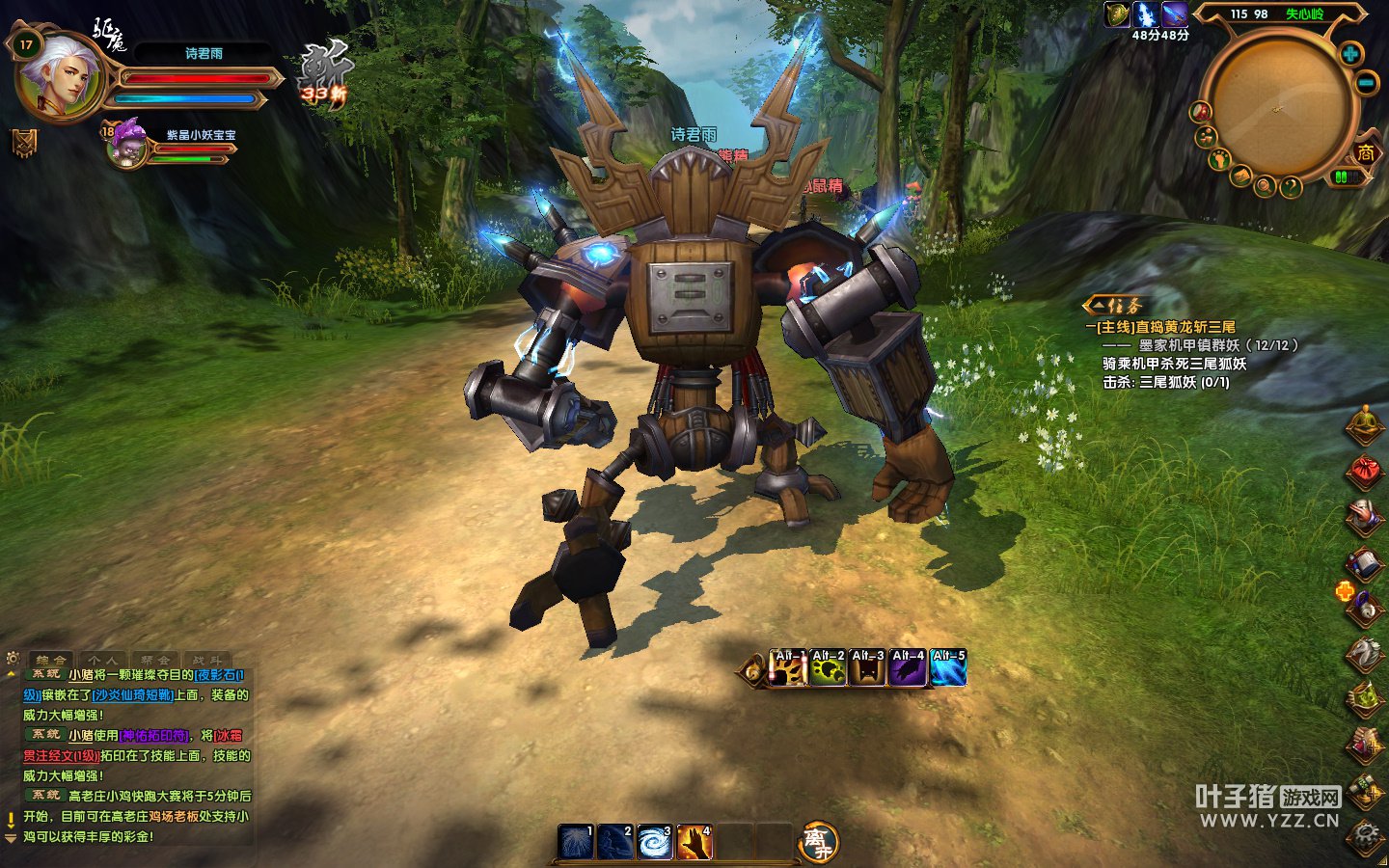This screenshot has width=1389, height=868.
Task: Switch to the 个人 chat tab
Action: 103,661
